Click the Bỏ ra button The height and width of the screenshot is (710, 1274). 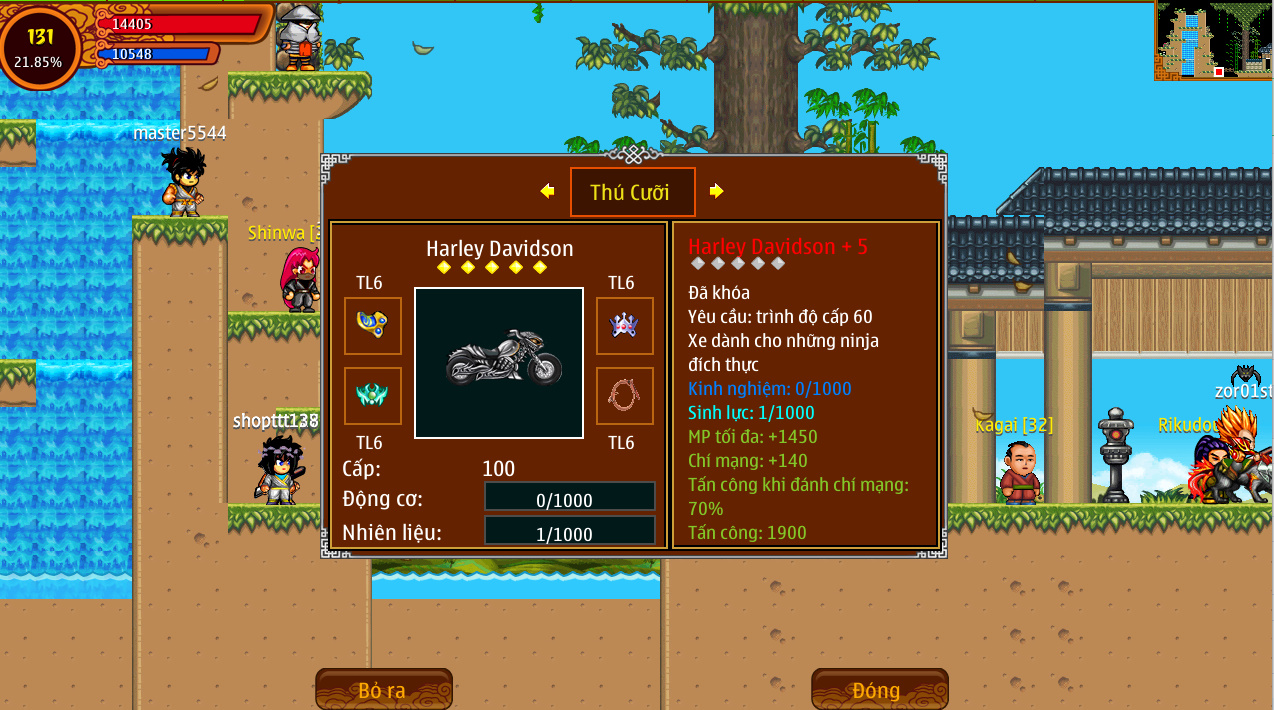(x=383, y=690)
